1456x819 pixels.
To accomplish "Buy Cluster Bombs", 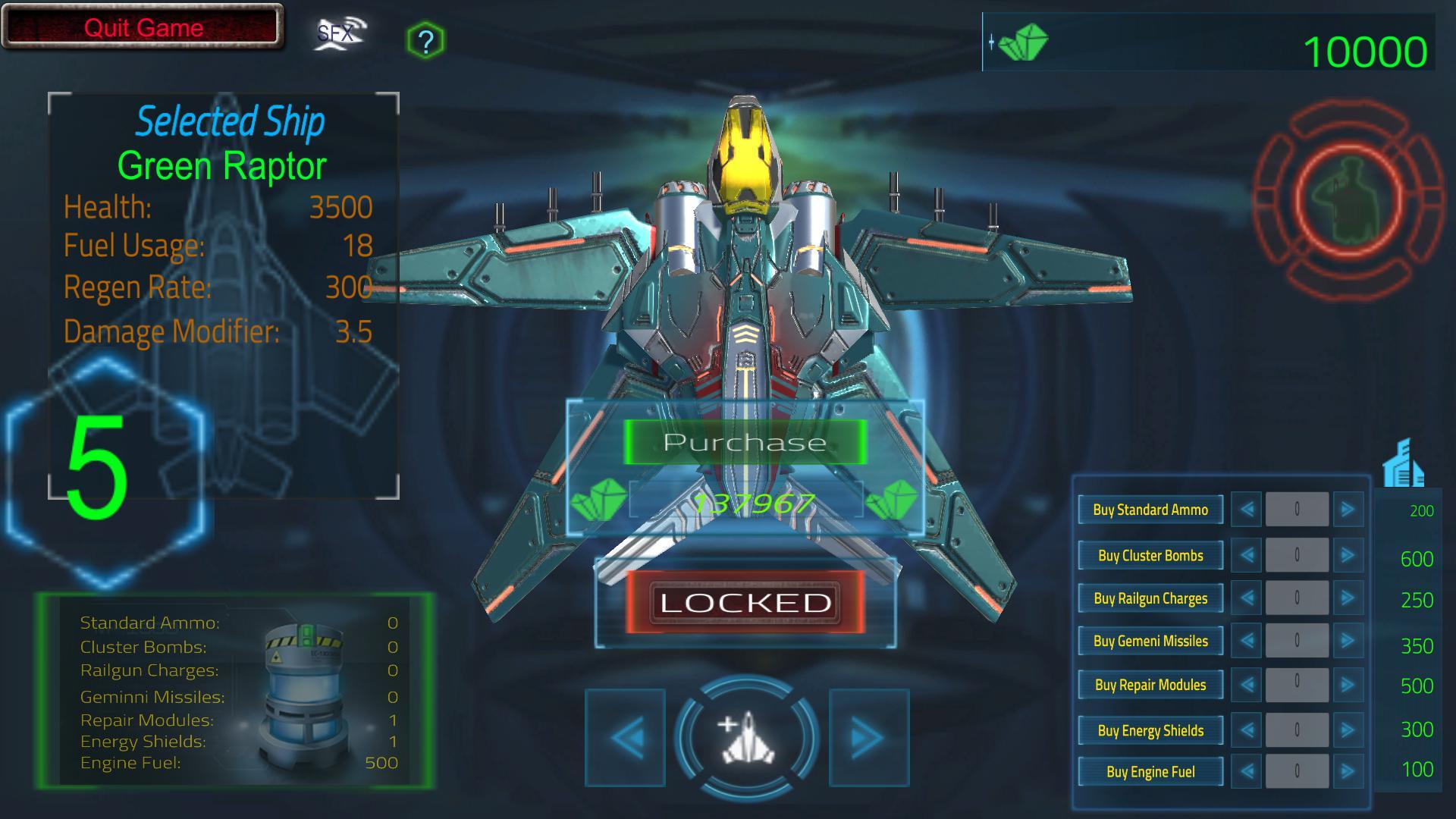I will pos(1150,555).
